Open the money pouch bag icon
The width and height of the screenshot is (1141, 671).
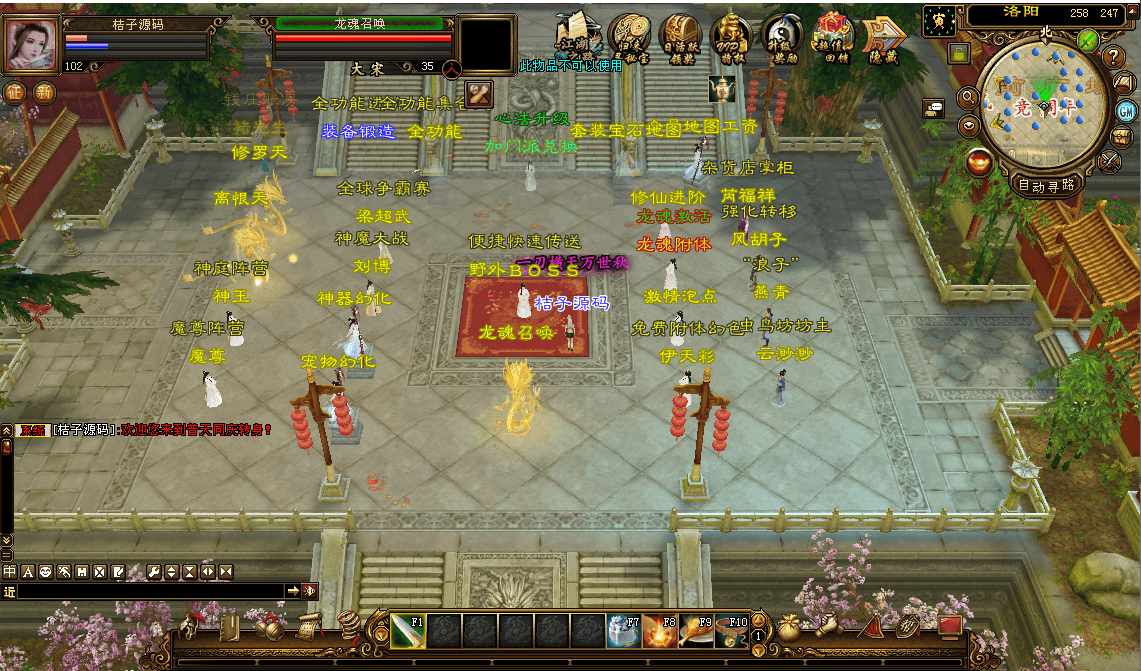[x=790, y=627]
